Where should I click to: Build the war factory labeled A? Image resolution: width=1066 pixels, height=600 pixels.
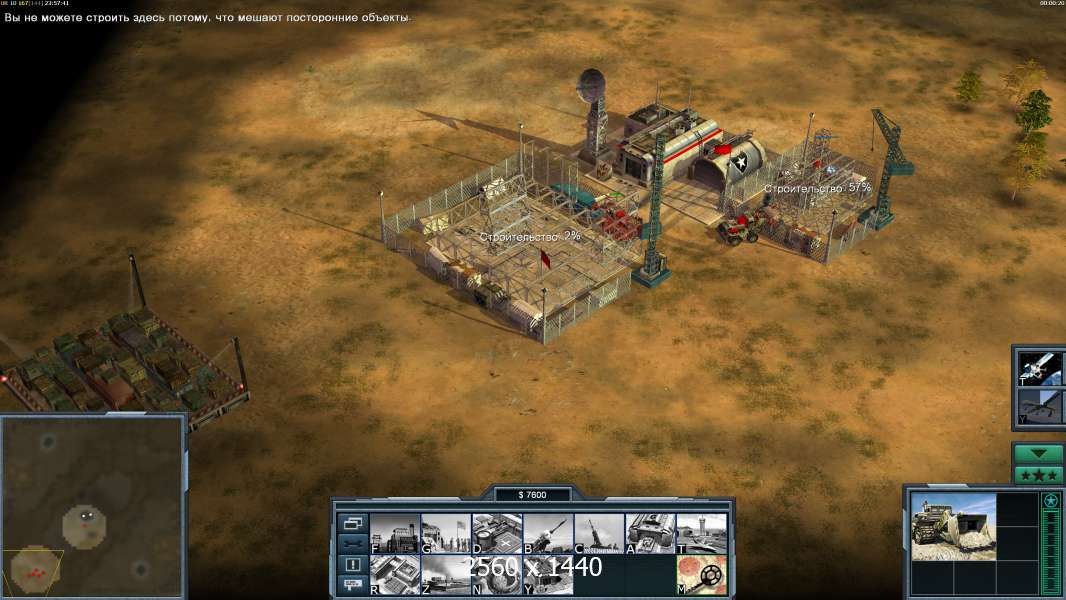650,533
